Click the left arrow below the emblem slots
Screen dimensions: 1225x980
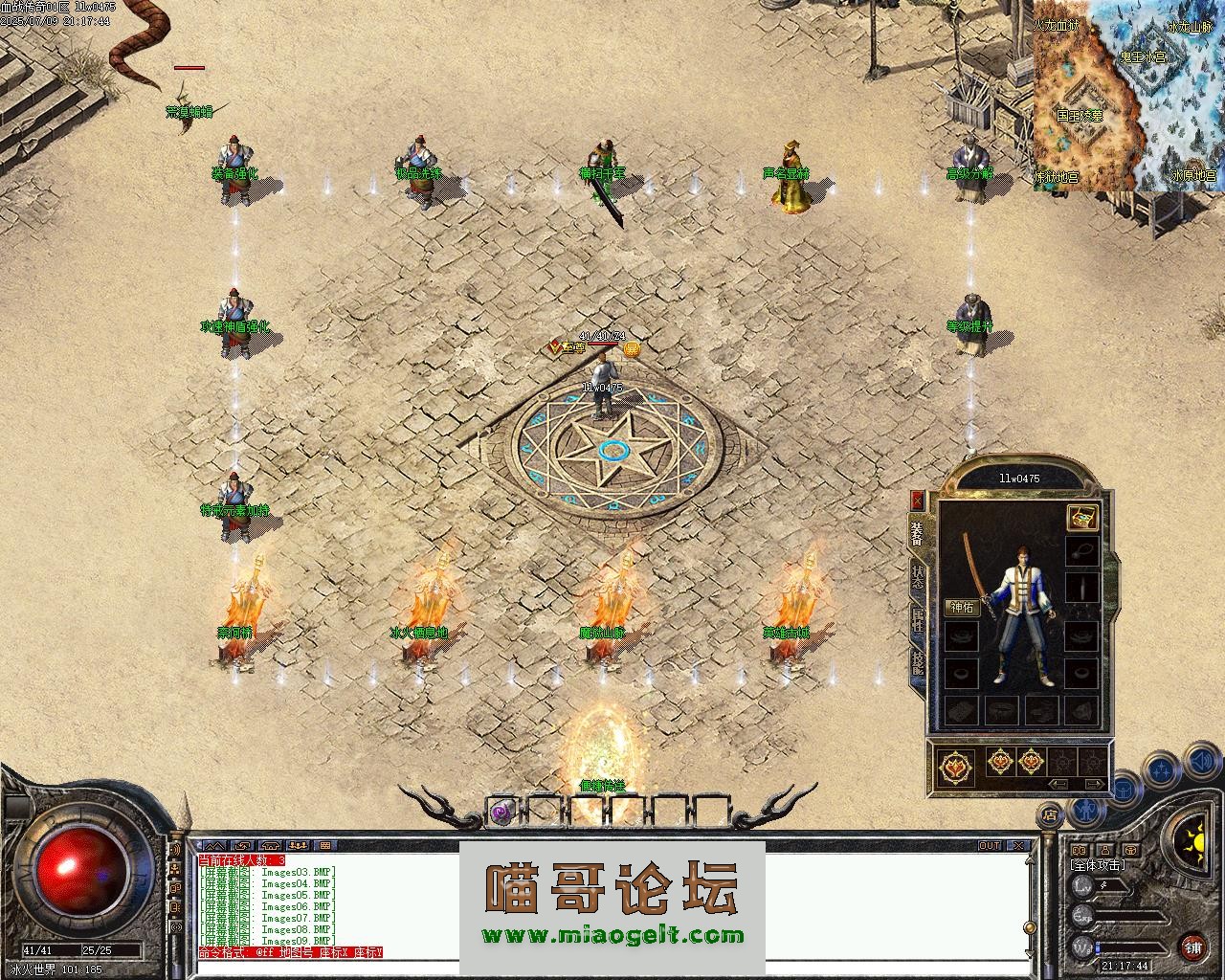1058,784
